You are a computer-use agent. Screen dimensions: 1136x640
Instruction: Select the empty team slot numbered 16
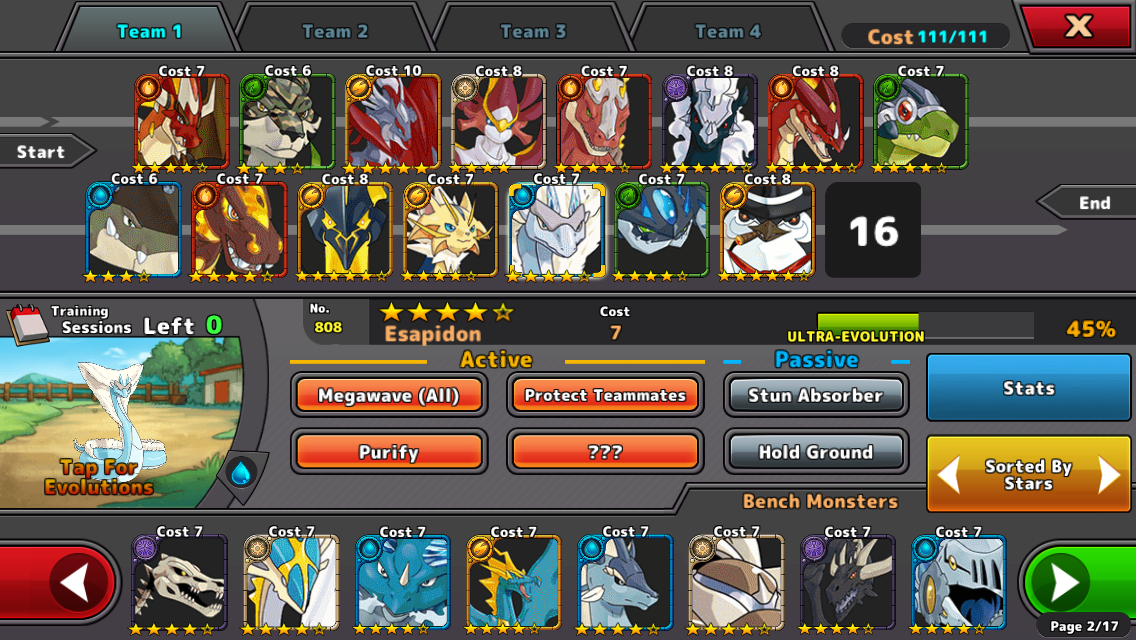click(873, 231)
